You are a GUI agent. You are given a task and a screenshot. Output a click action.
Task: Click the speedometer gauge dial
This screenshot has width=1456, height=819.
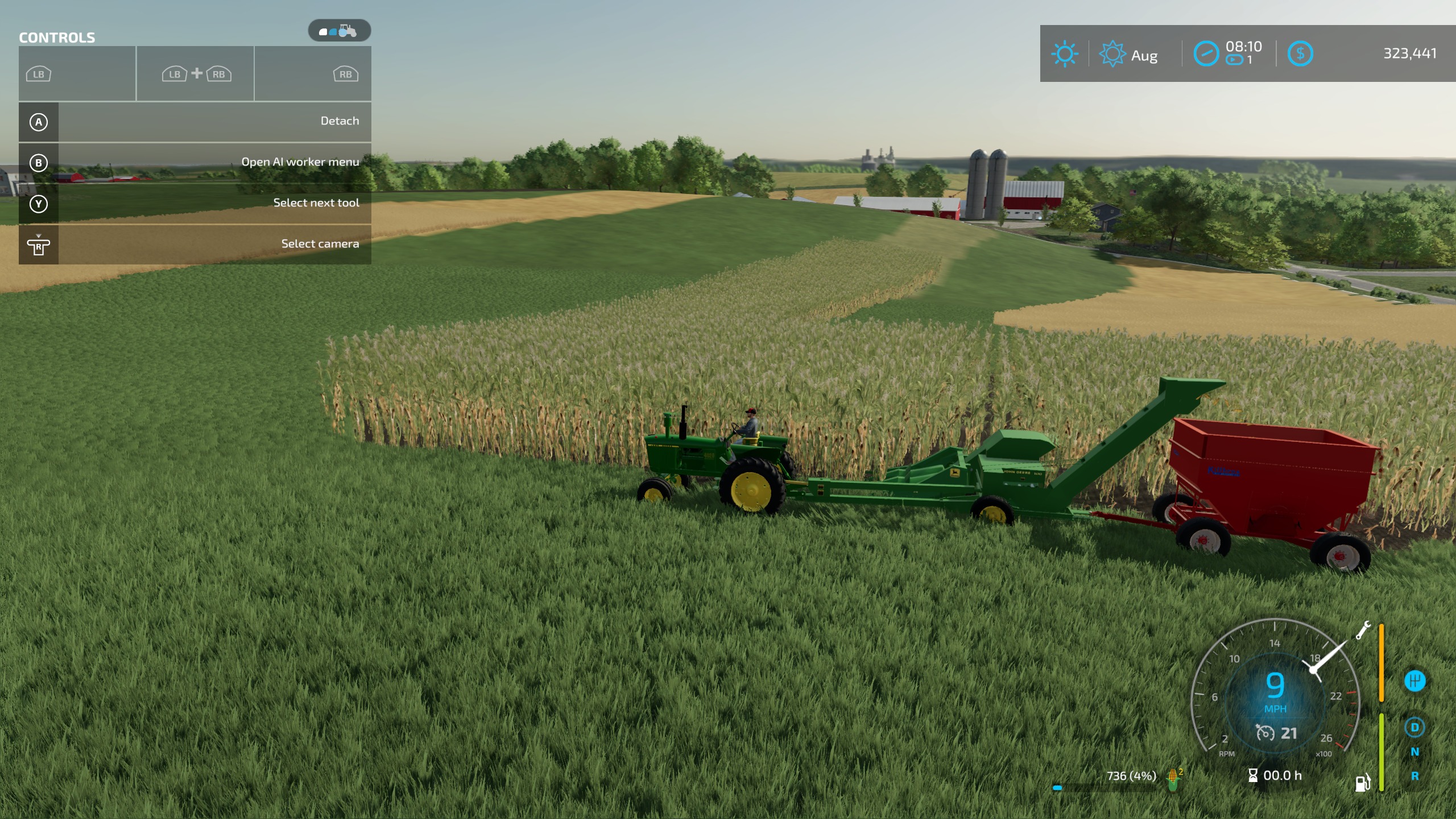click(x=1275, y=688)
